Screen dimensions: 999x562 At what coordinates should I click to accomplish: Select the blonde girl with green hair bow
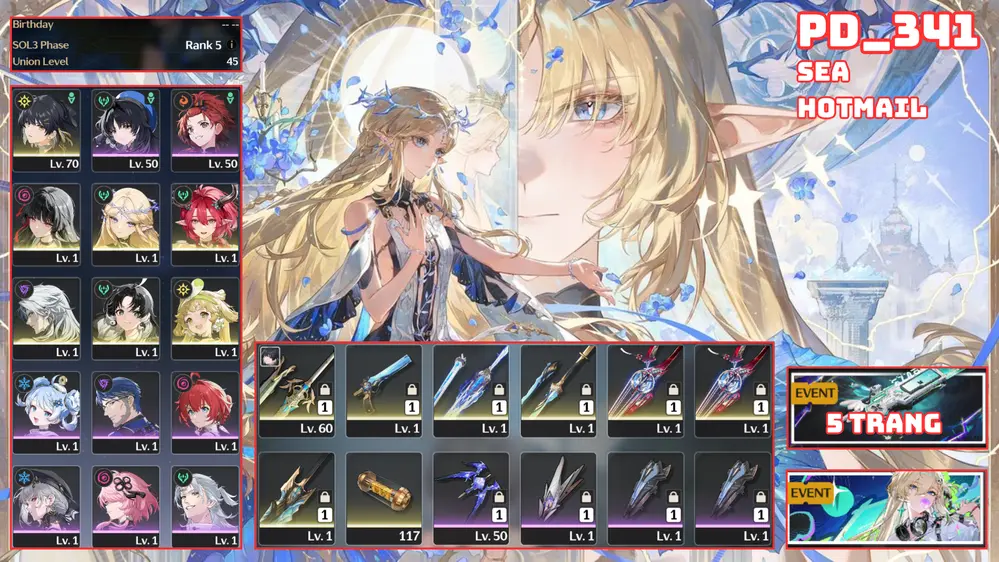pyautogui.click(x=205, y=317)
